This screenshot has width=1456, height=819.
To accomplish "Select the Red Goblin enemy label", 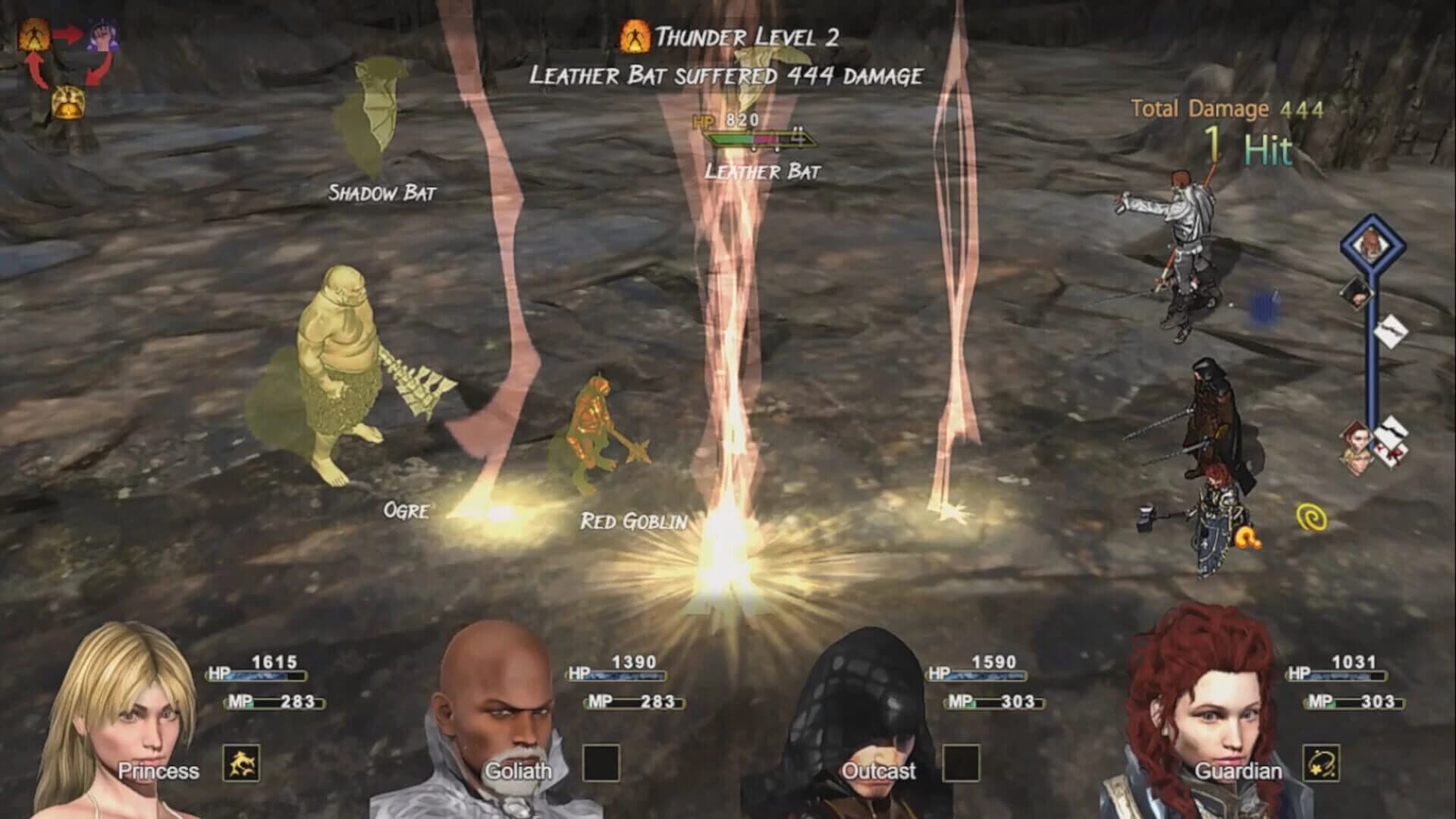I will (634, 522).
